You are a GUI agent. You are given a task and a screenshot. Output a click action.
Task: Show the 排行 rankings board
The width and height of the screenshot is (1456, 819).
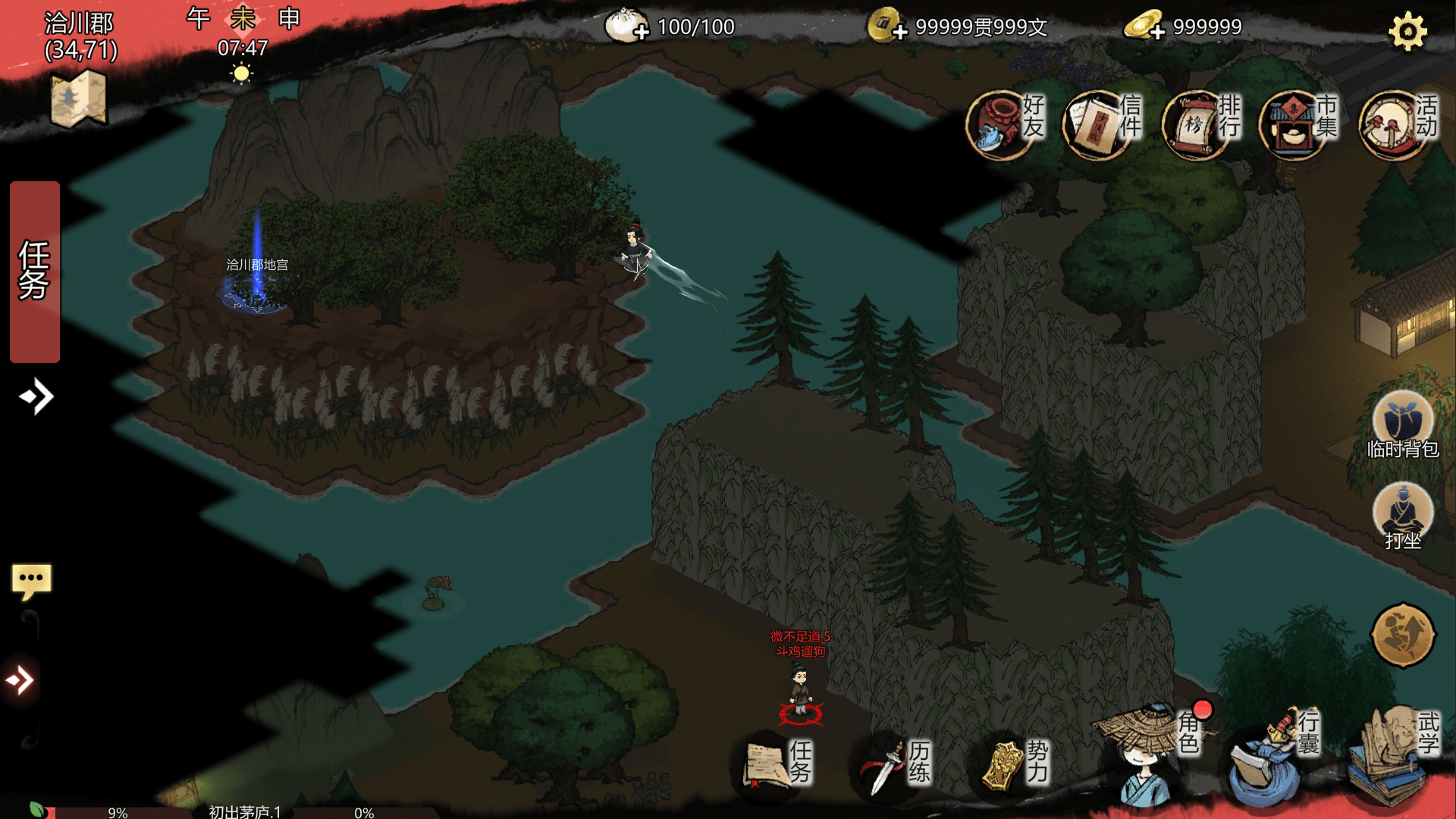click(1200, 124)
